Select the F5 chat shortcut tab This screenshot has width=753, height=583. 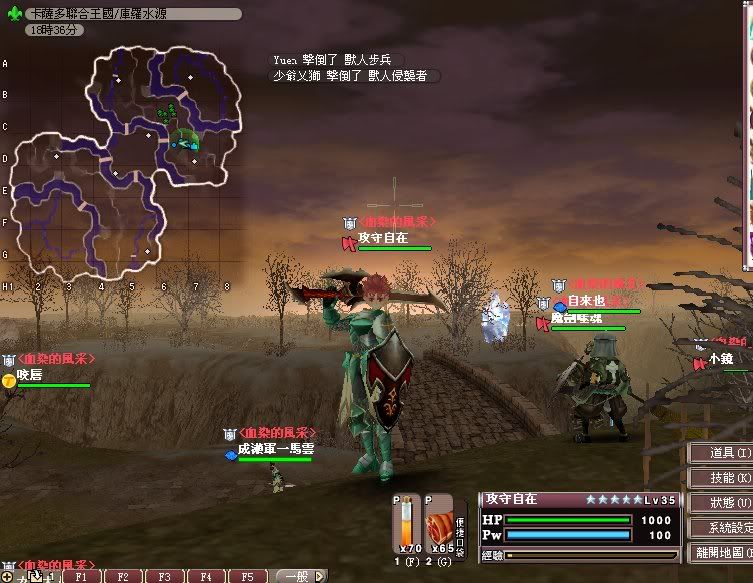pos(246,577)
